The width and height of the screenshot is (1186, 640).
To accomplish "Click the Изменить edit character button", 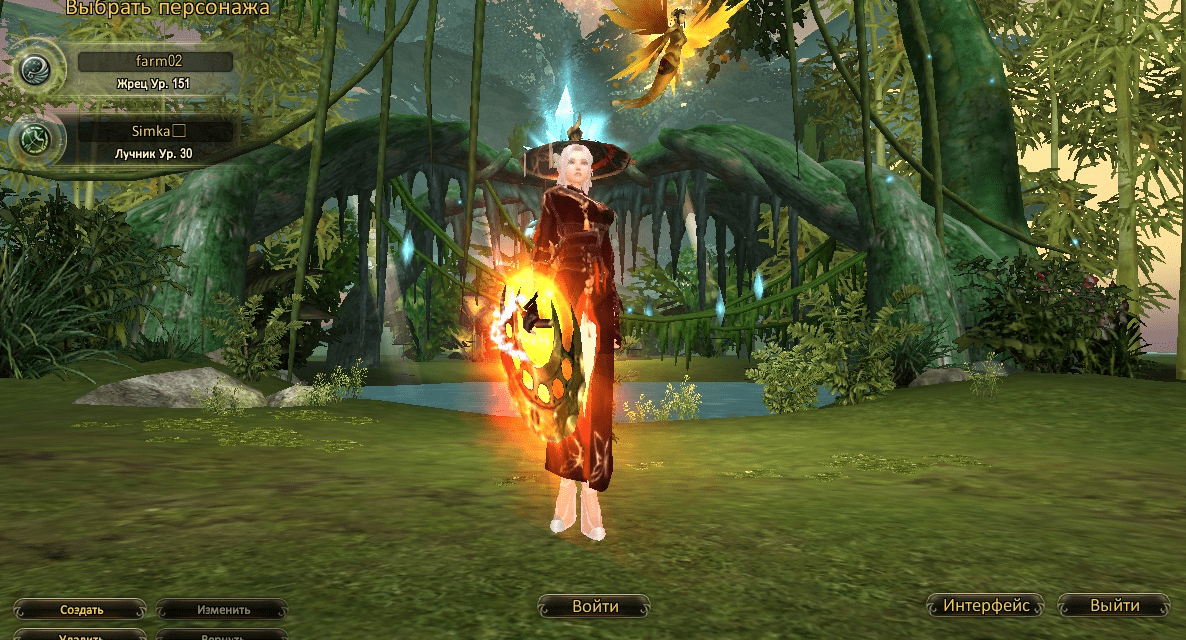I will [x=223, y=609].
